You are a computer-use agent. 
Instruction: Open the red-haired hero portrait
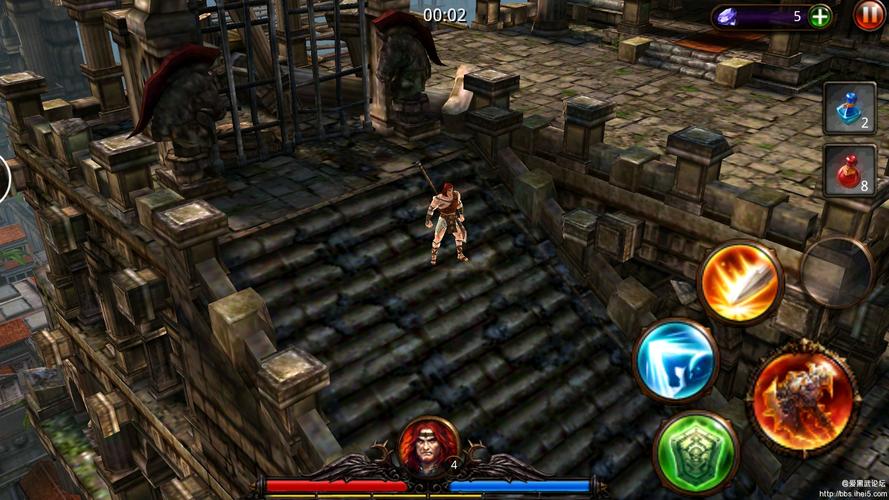428,446
